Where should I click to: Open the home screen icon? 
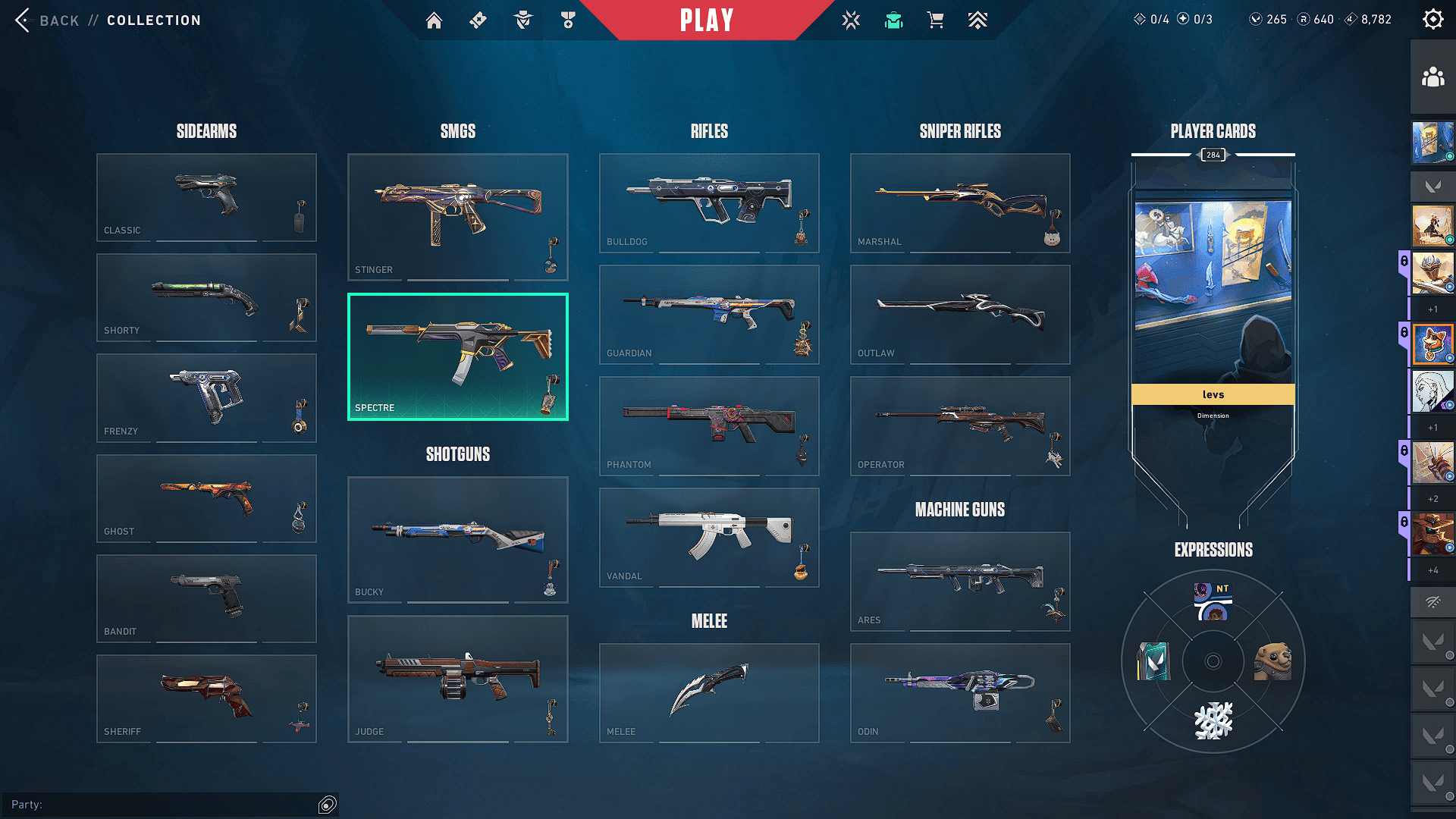point(434,20)
